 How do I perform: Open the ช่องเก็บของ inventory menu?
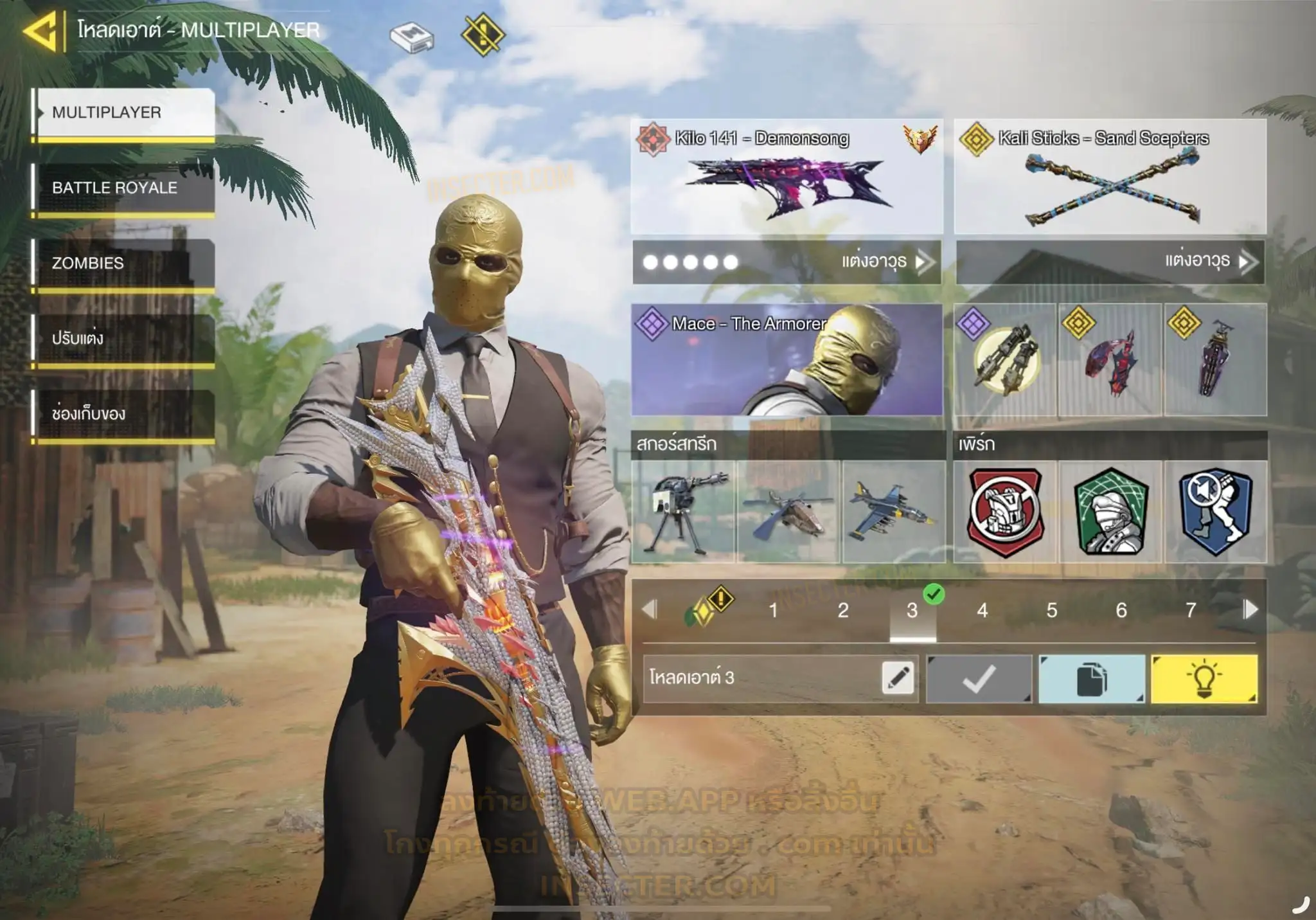click(123, 413)
